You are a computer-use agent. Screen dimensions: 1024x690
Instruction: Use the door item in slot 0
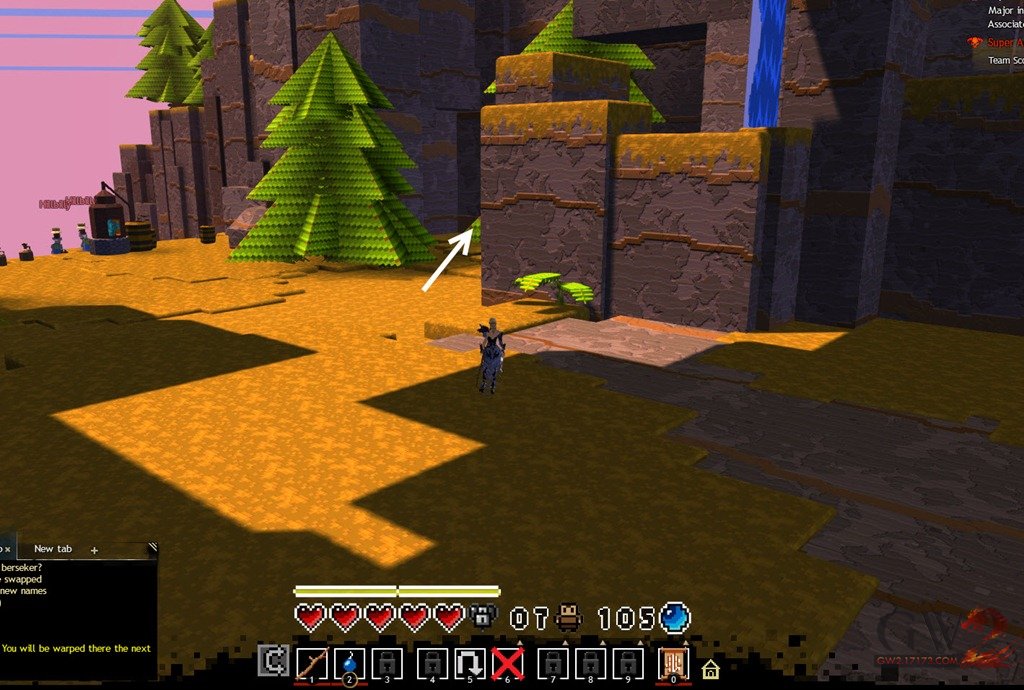coord(674,663)
